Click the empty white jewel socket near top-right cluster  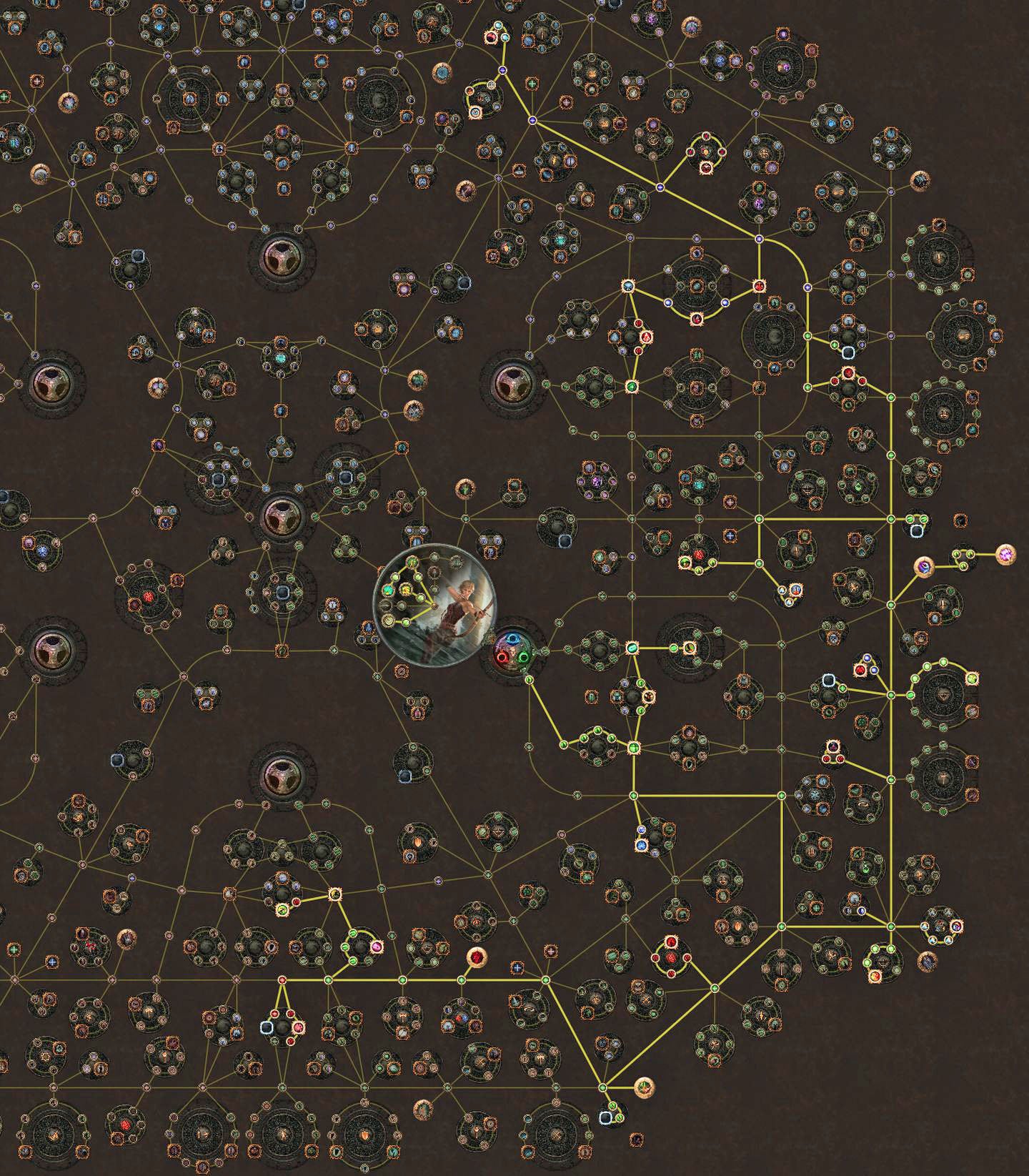click(x=849, y=352)
